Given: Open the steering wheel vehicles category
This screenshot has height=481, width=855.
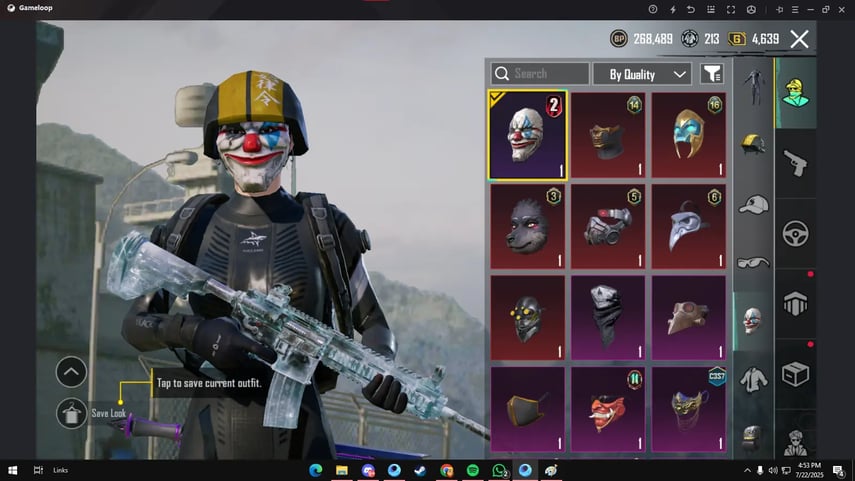Looking at the screenshot, I should point(796,233).
